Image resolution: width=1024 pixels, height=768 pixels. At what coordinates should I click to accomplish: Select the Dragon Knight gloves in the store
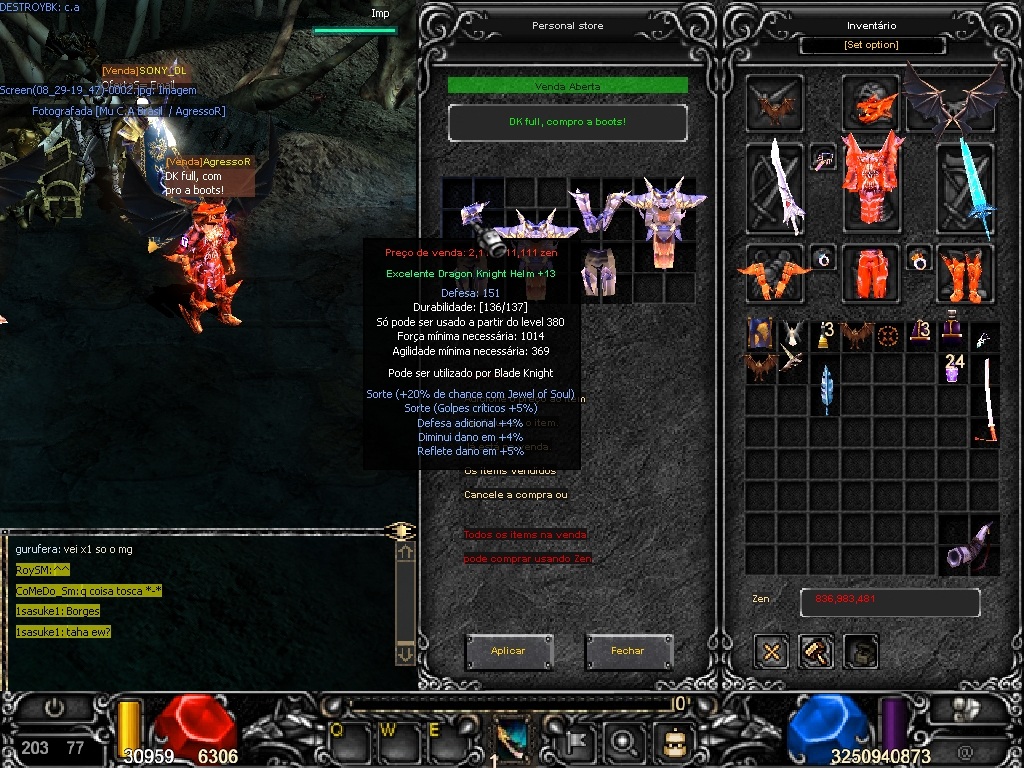point(595,212)
